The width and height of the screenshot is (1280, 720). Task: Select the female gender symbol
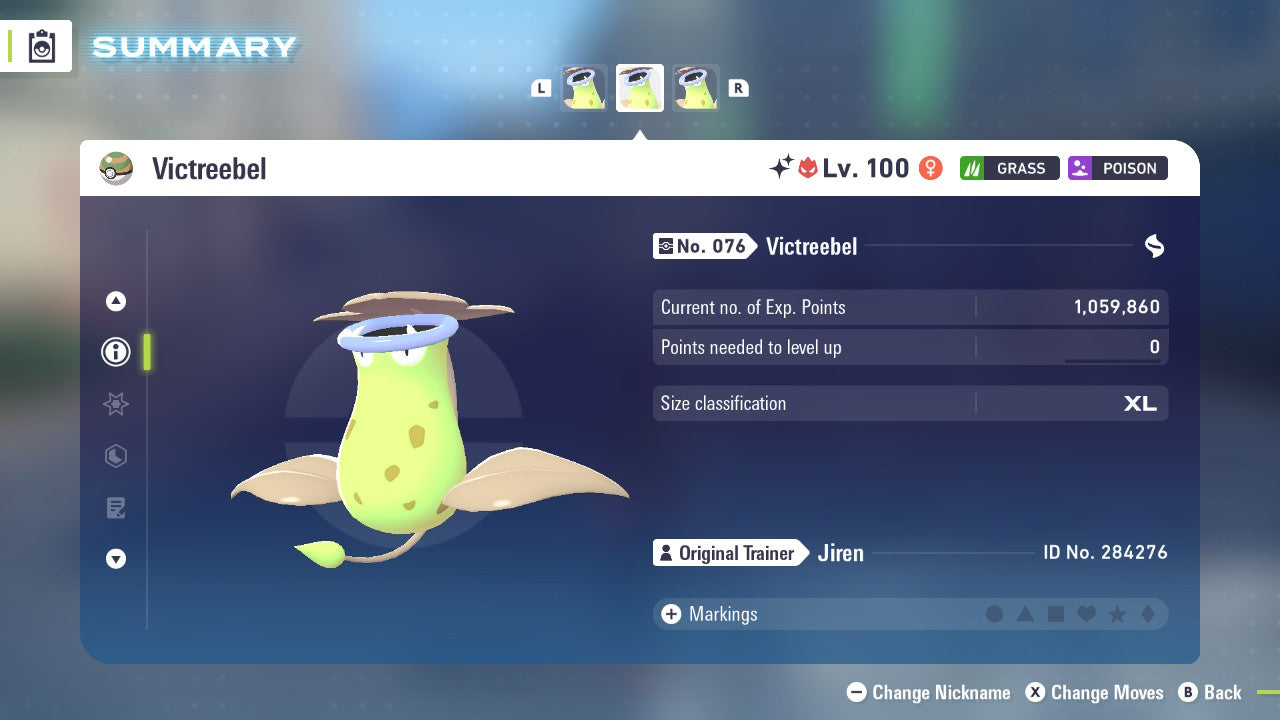931,168
